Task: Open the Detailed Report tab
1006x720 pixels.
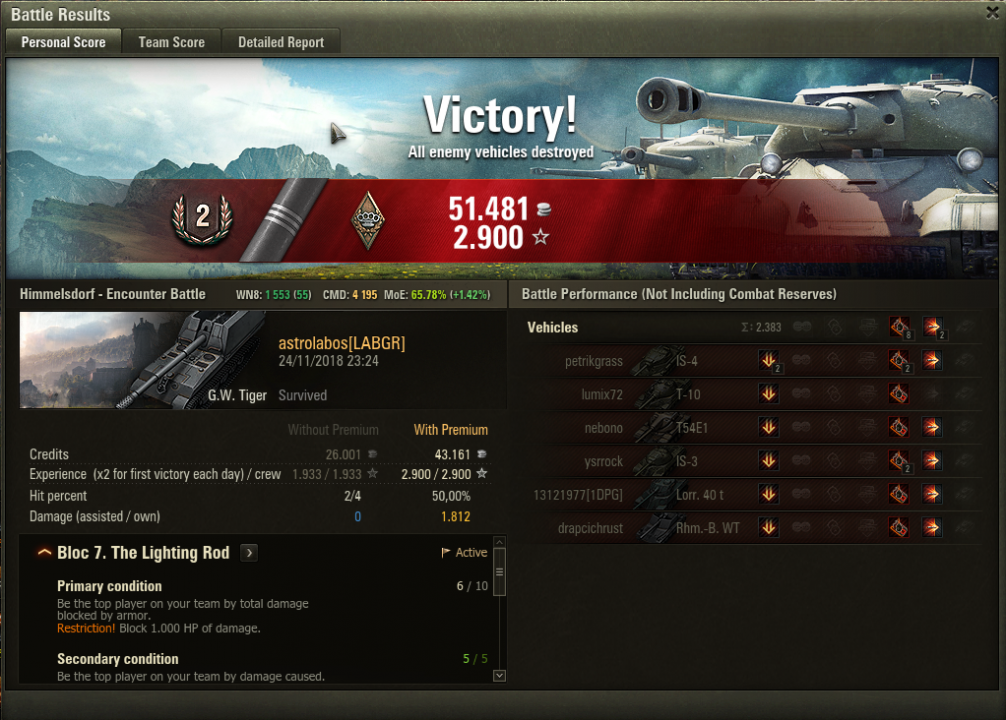Action: (280, 42)
